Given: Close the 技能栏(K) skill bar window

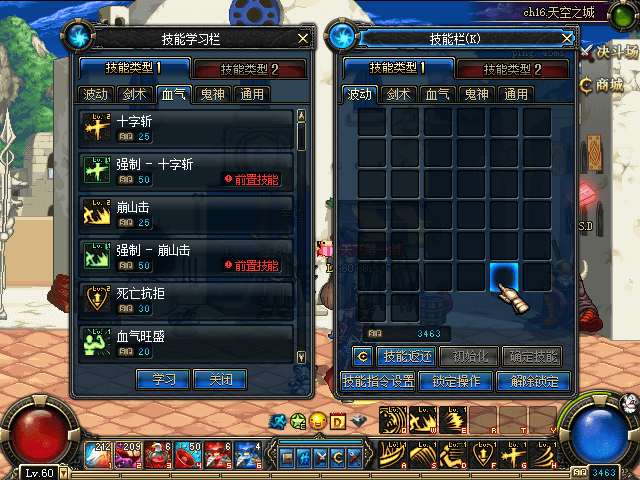Looking at the screenshot, I should pyautogui.click(x=567, y=38).
